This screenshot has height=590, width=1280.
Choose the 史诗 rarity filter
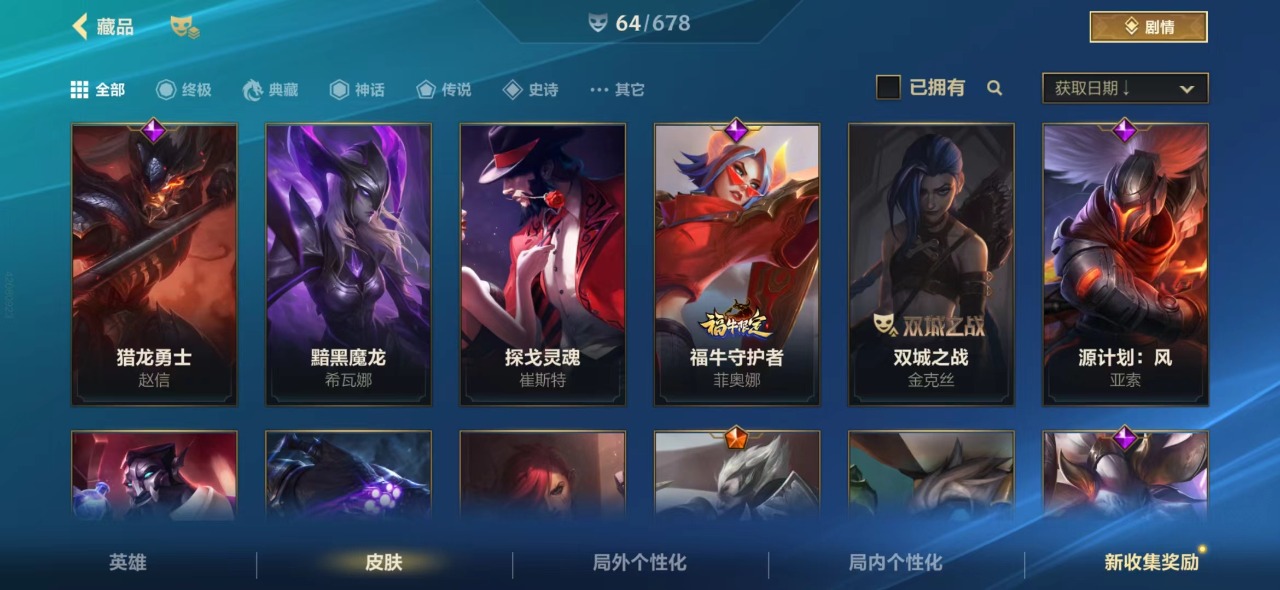click(531, 90)
